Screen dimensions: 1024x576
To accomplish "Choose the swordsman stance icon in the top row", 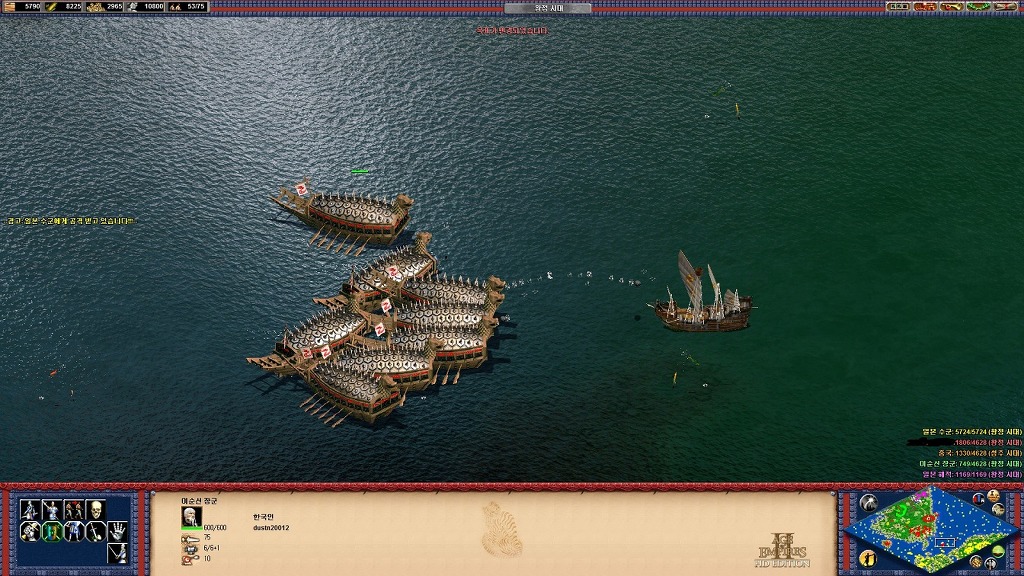I will point(30,510).
